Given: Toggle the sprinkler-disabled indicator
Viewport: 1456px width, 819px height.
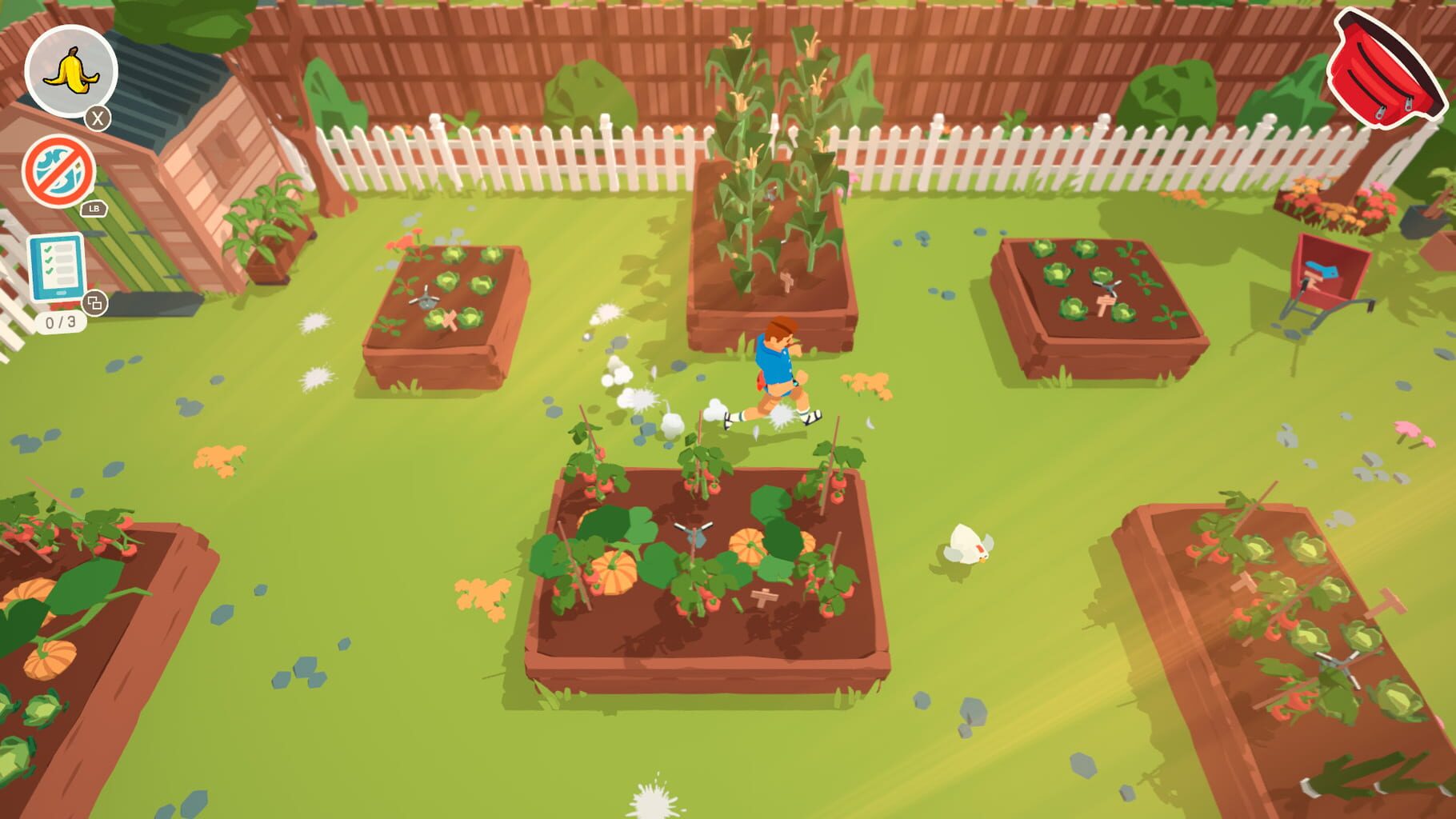Looking at the screenshot, I should (x=58, y=172).
